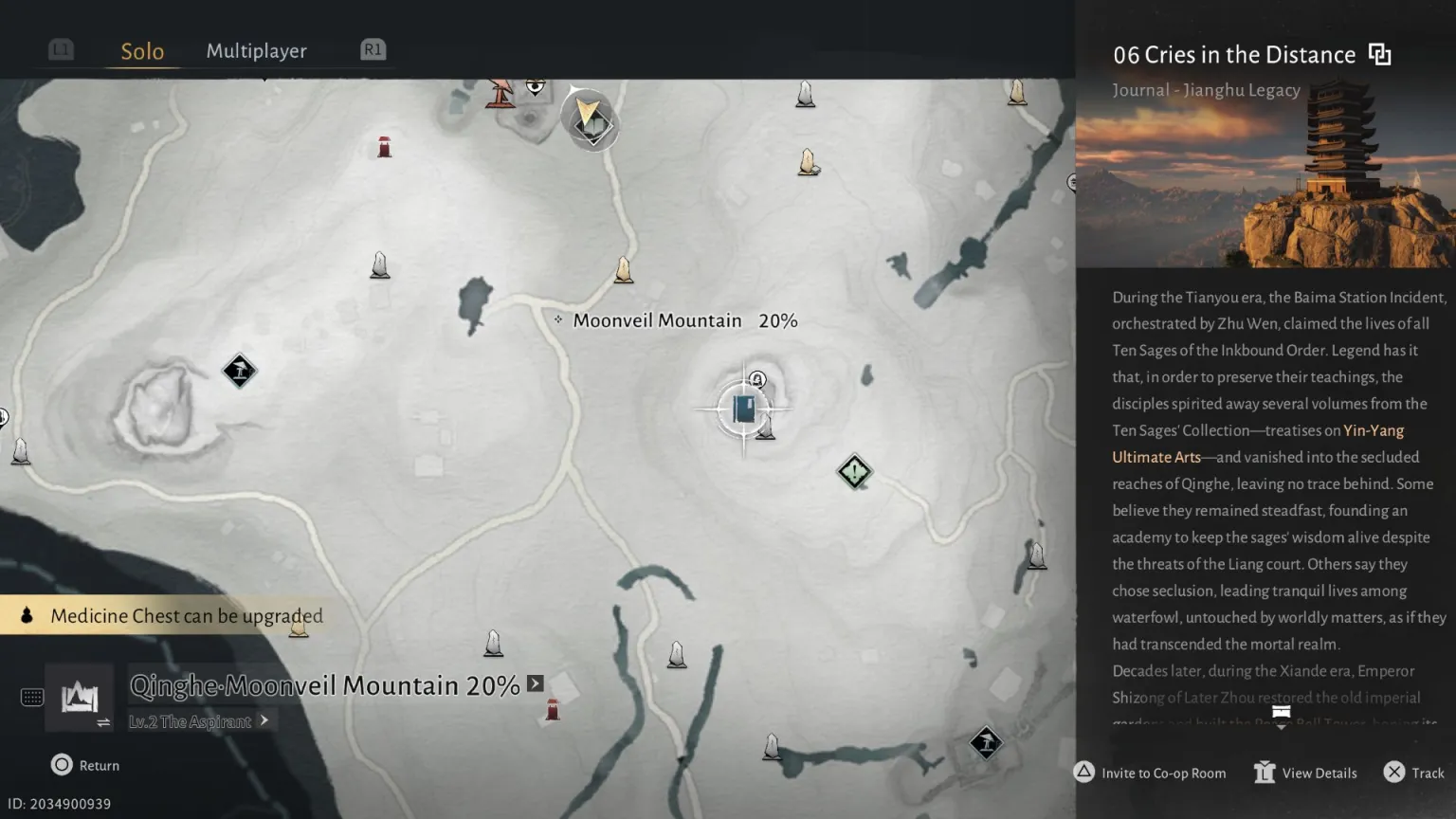1456x819 pixels.
Task: Click the eye marker at map top
Action: tap(536, 86)
